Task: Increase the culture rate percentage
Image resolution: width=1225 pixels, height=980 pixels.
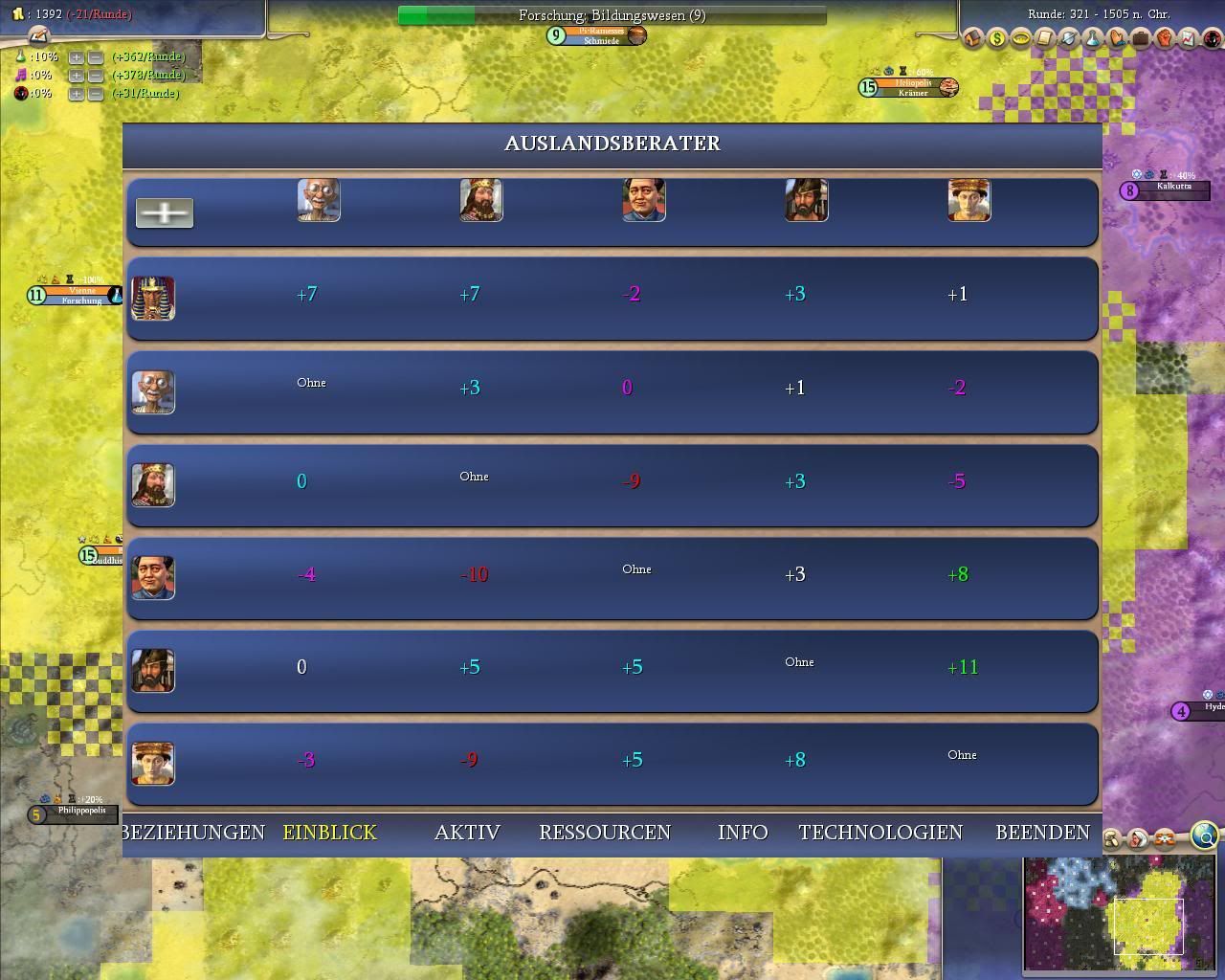Action: [77, 75]
